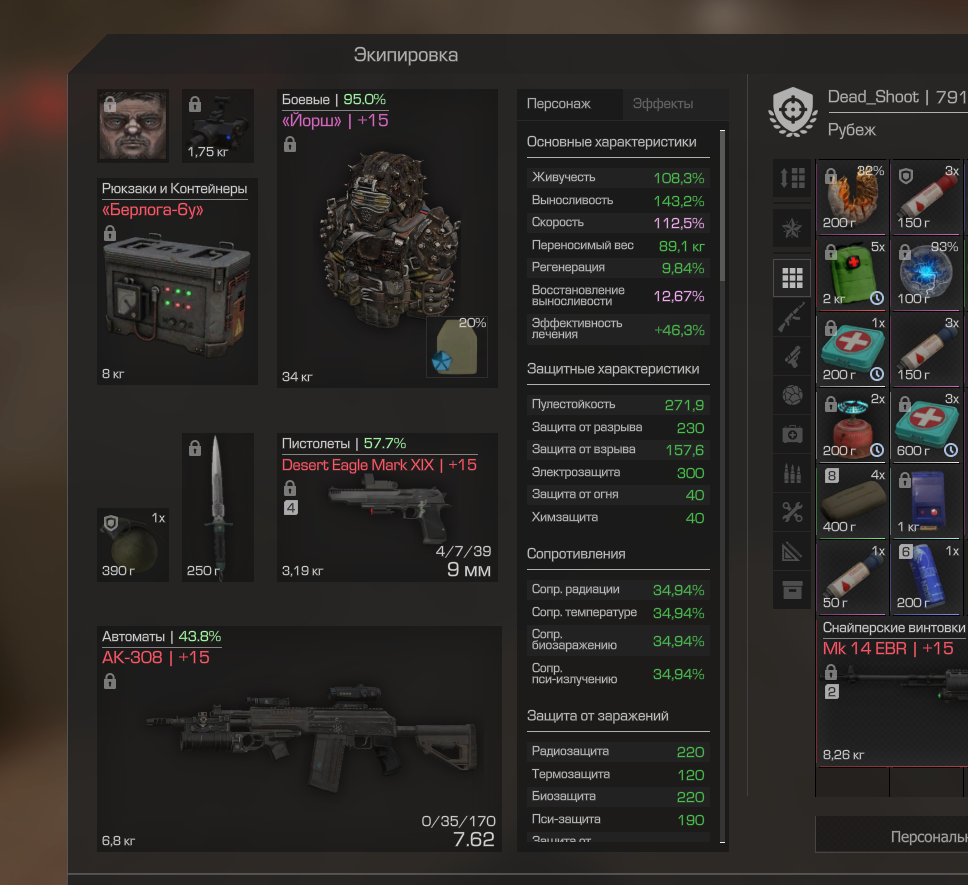The width and height of the screenshot is (968, 885).
Task: Select the Desert Eagle Mark XIX pistol
Action: click(x=387, y=510)
